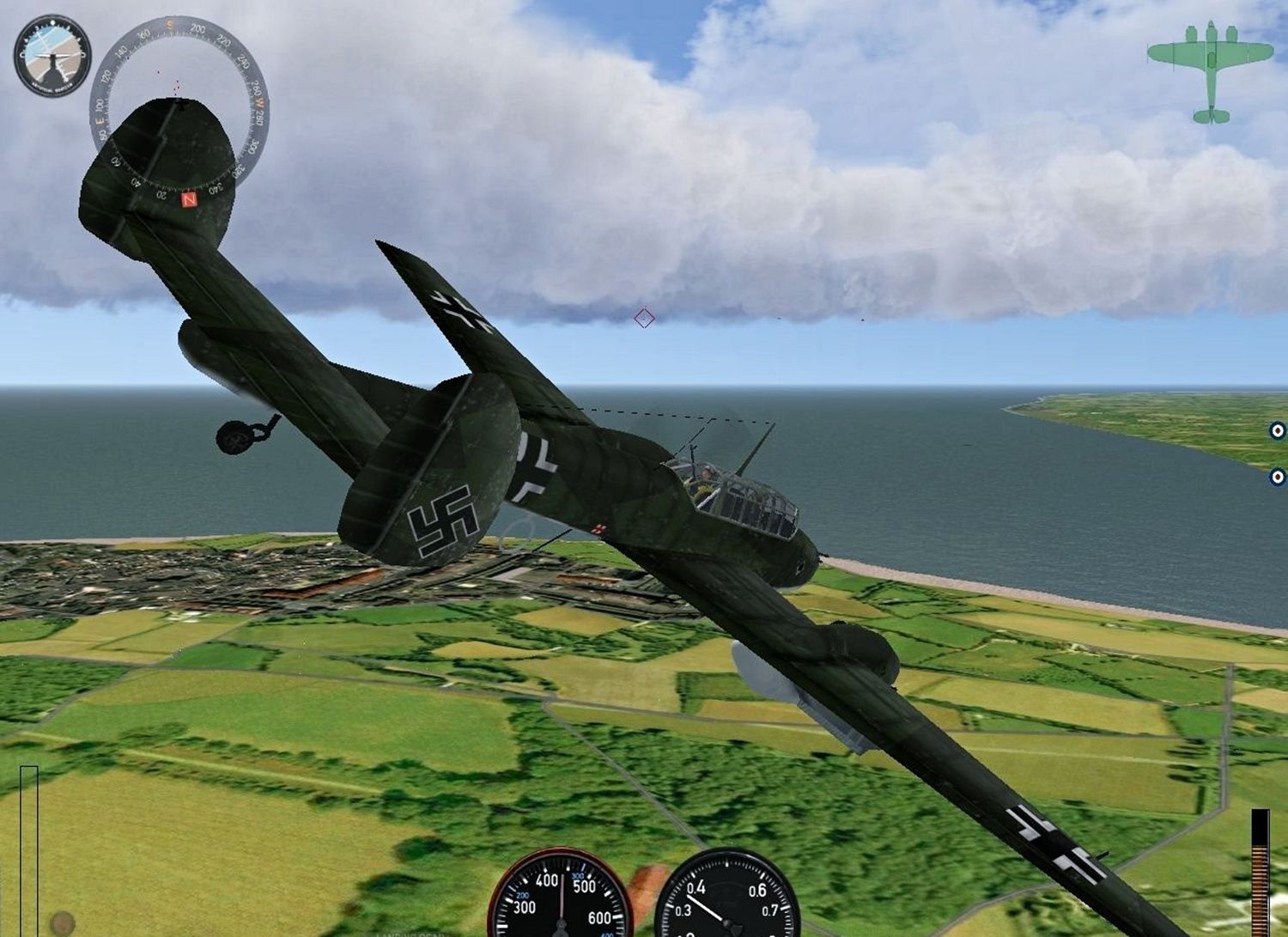Adjust the striped throttle bar
Viewport: 1288px width, 937px height.
coord(1260,872)
